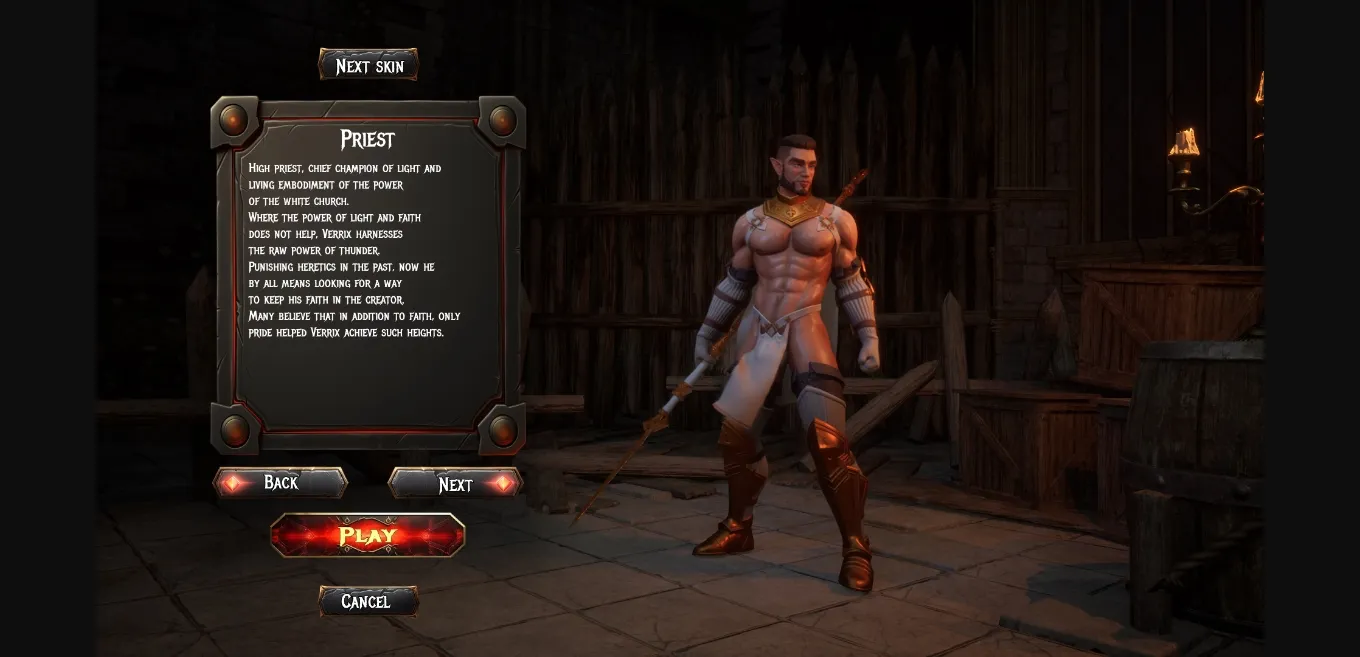The width and height of the screenshot is (1360, 657).
Task: Go back to the previous character
Action: click(x=280, y=483)
